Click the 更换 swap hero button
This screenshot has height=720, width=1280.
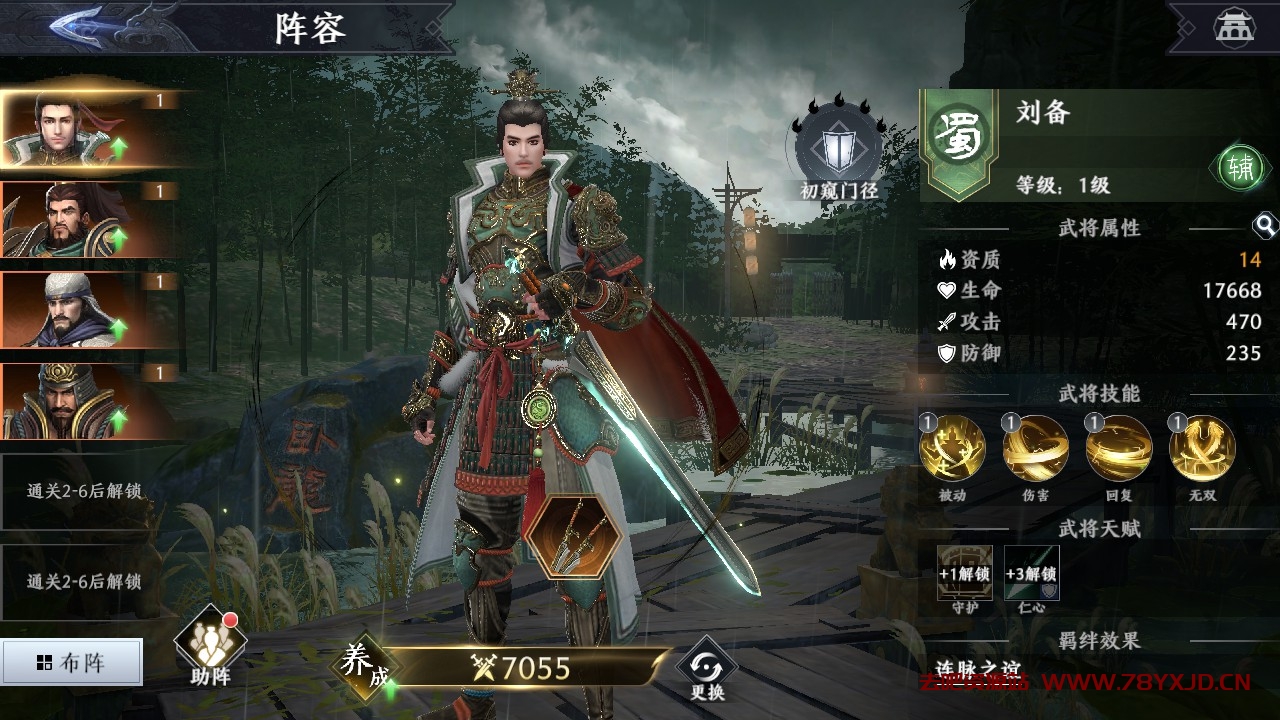(x=707, y=667)
